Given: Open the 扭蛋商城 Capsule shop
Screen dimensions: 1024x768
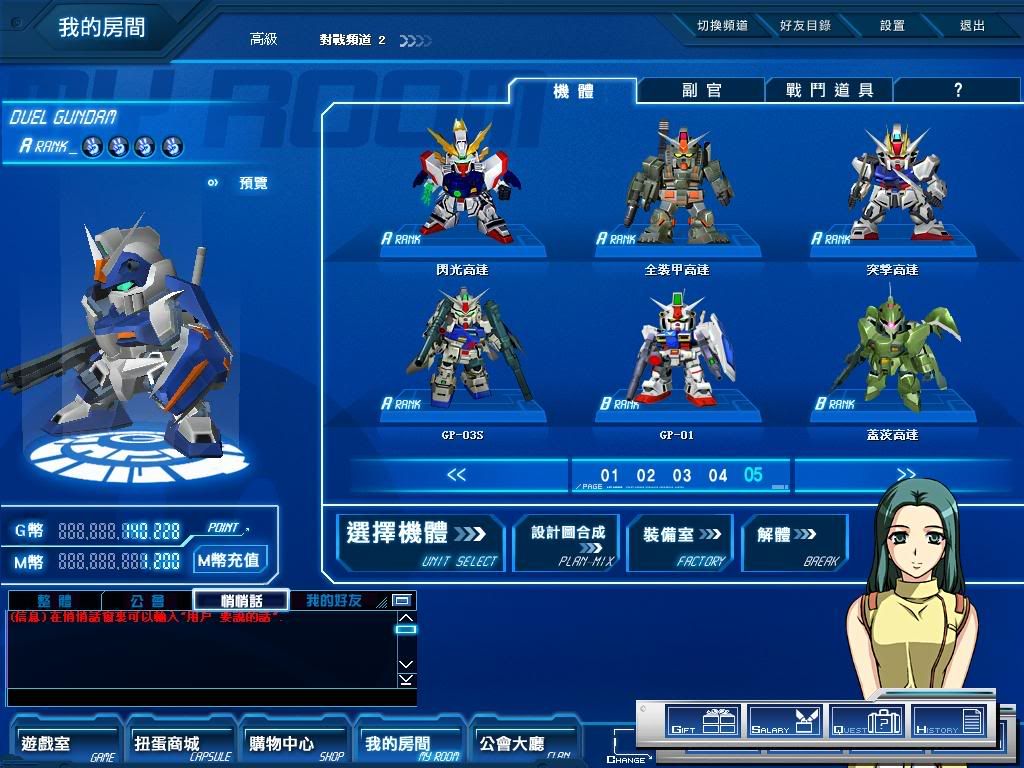Looking at the screenshot, I should point(179,744).
